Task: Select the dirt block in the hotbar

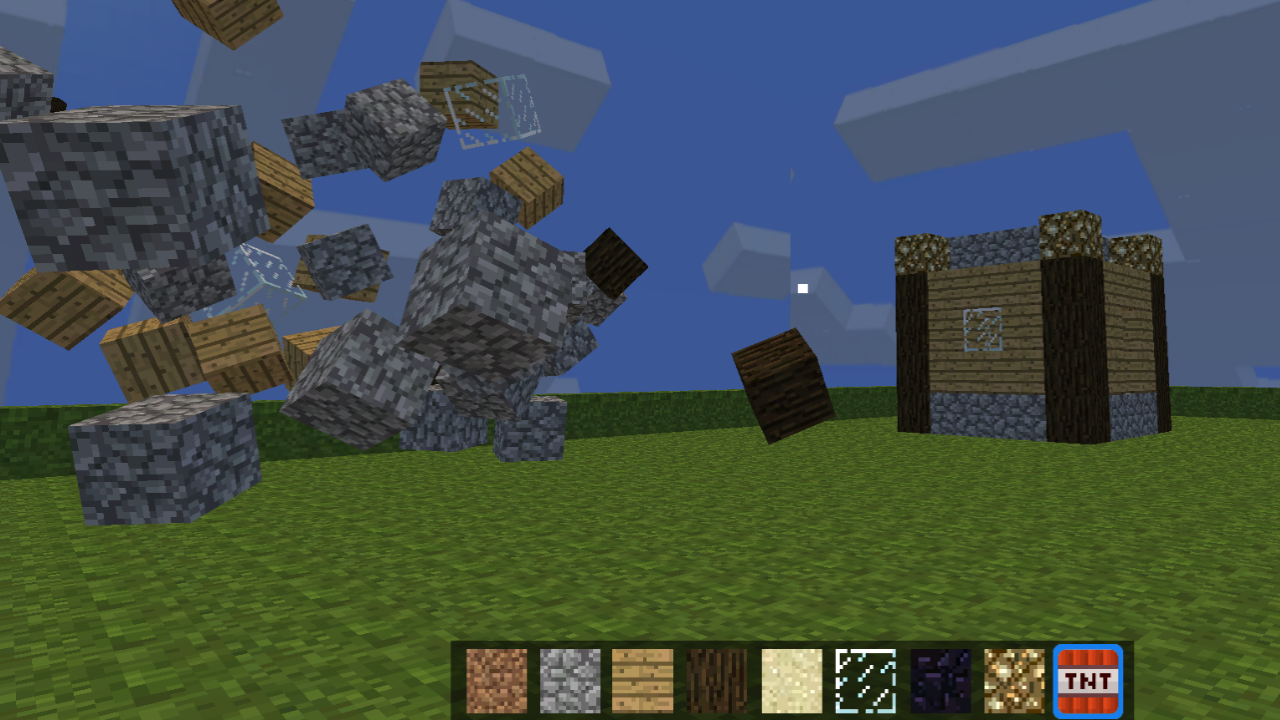Action: point(497,680)
